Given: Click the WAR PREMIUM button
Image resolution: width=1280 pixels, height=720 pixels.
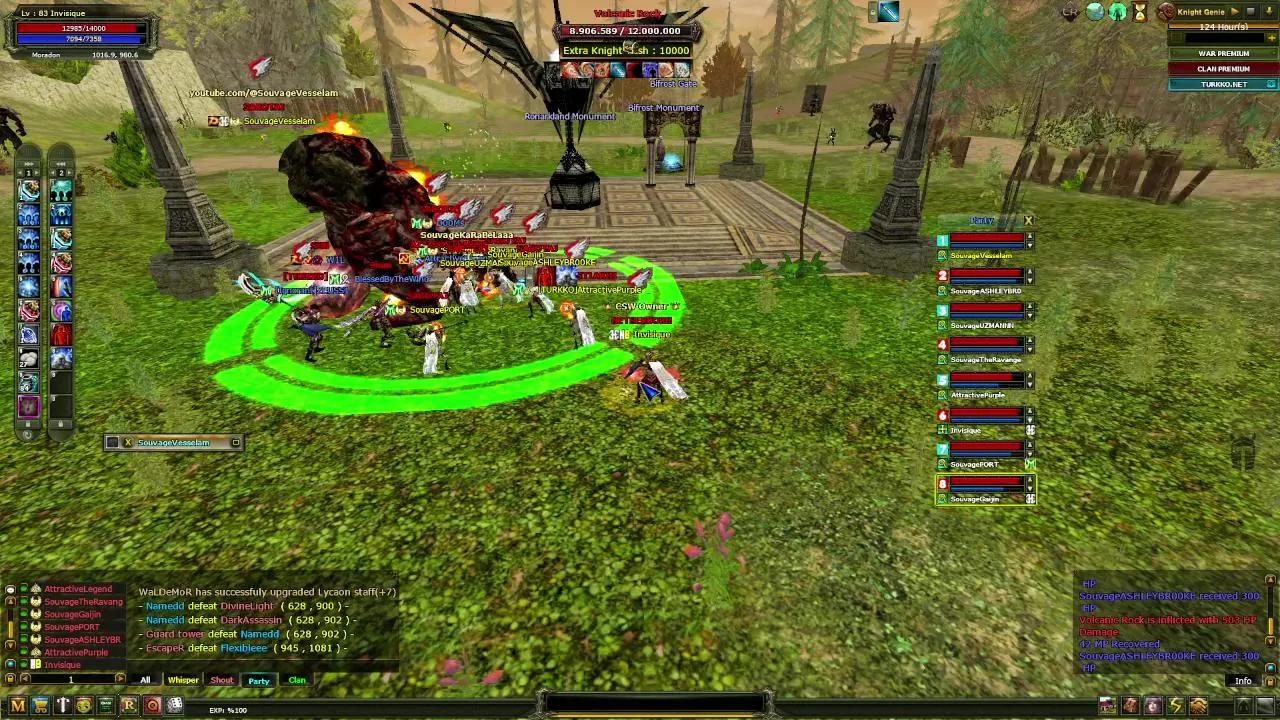Looking at the screenshot, I should click(1223, 53).
